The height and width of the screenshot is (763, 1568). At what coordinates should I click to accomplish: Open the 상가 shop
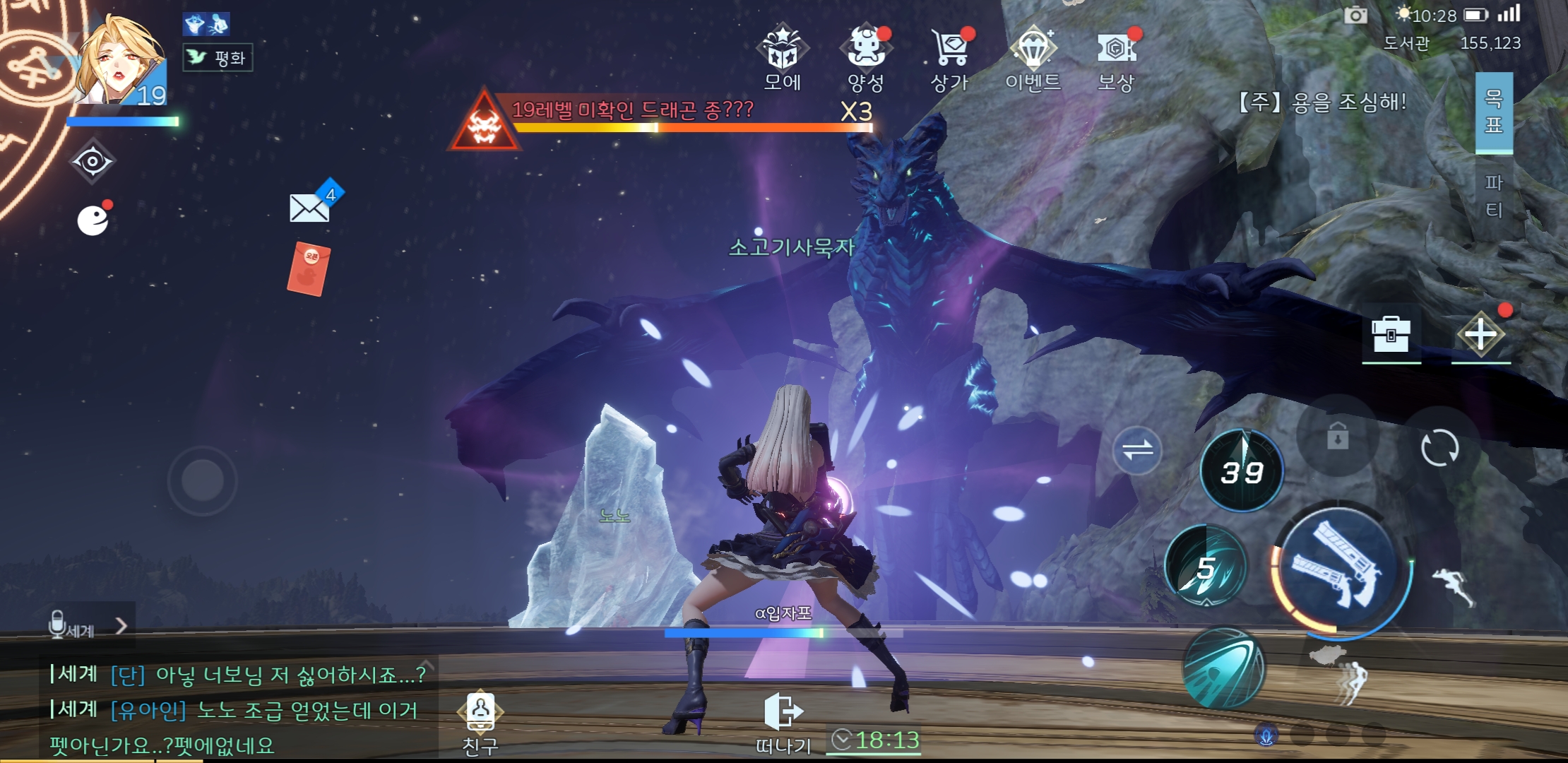[950, 58]
